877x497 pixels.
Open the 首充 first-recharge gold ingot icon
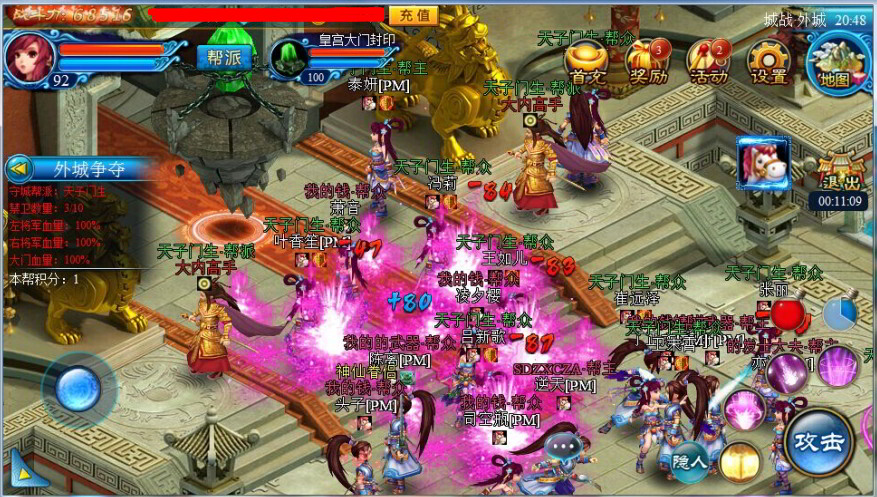pos(588,63)
